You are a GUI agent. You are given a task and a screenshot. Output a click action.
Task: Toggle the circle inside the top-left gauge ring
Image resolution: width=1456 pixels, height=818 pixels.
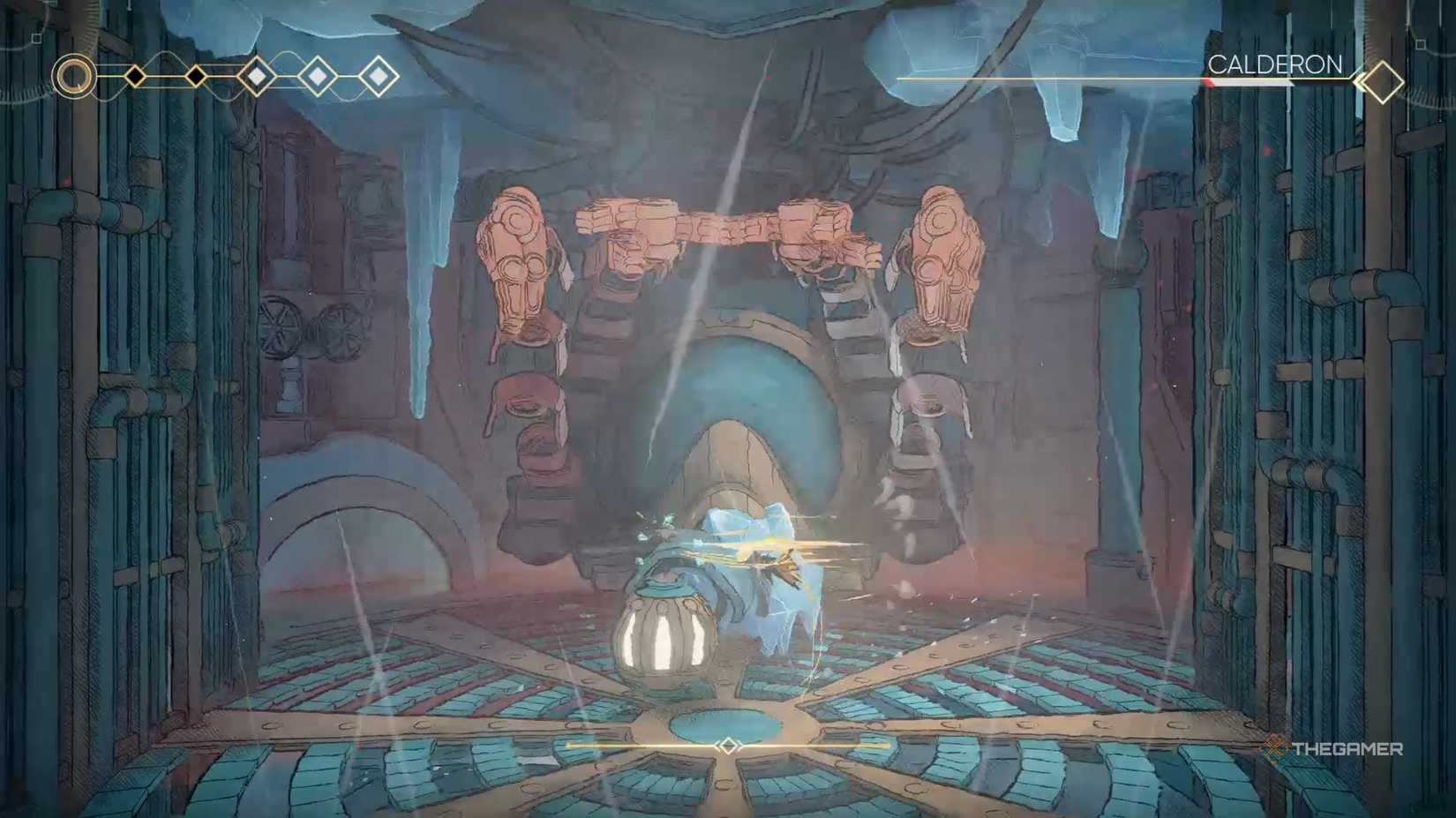point(74,78)
